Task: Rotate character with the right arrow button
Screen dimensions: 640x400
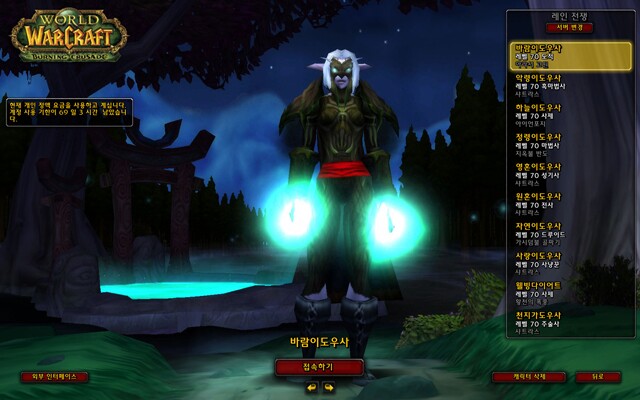Action: pyautogui.click(x=328, y=387)
